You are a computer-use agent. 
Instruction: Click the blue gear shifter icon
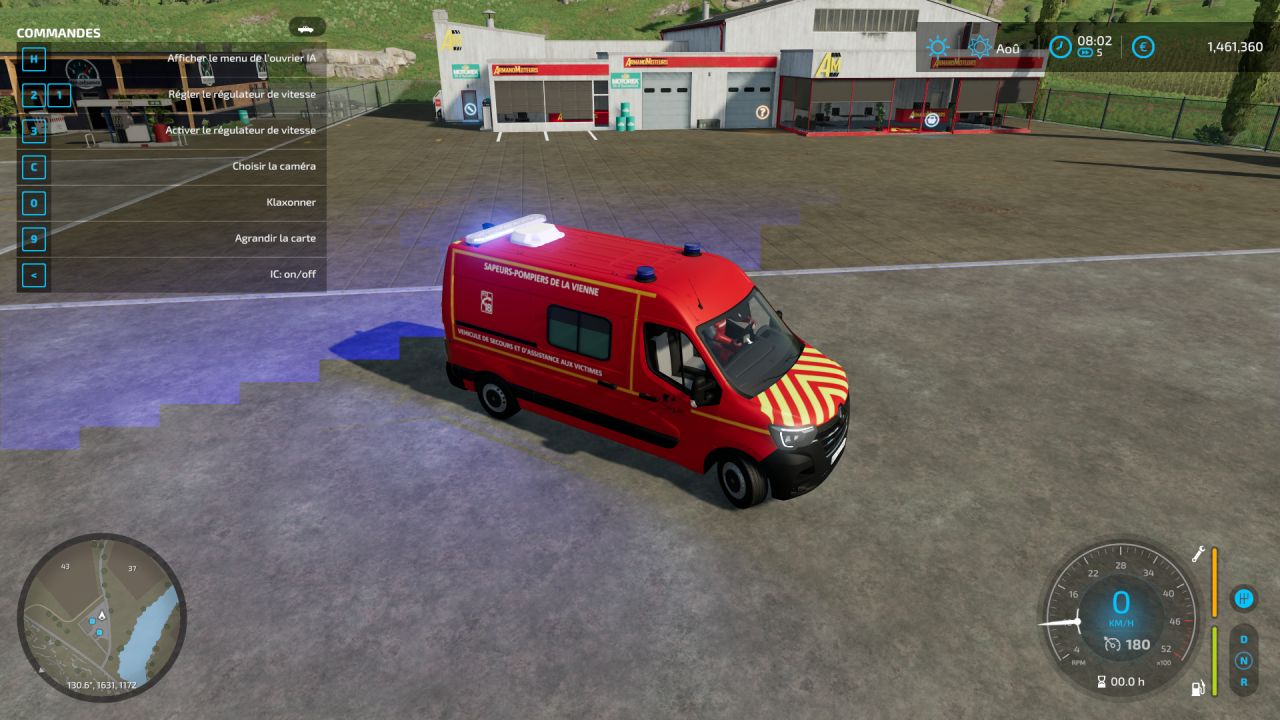(x=1243, y=599)
